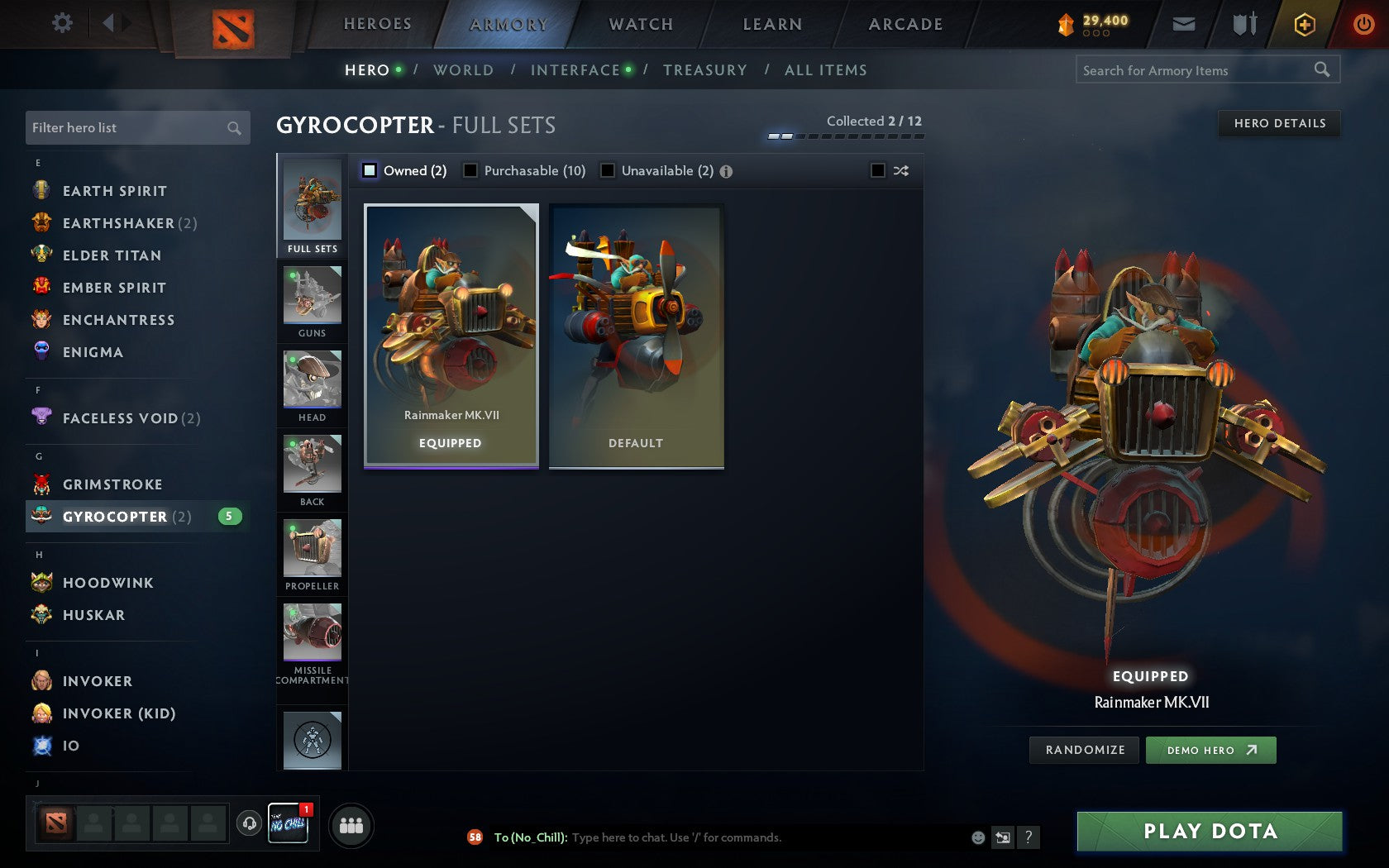The image size is (1389, 868).
Task: Enable the Purchasable (10) filter
Action: 472,170
